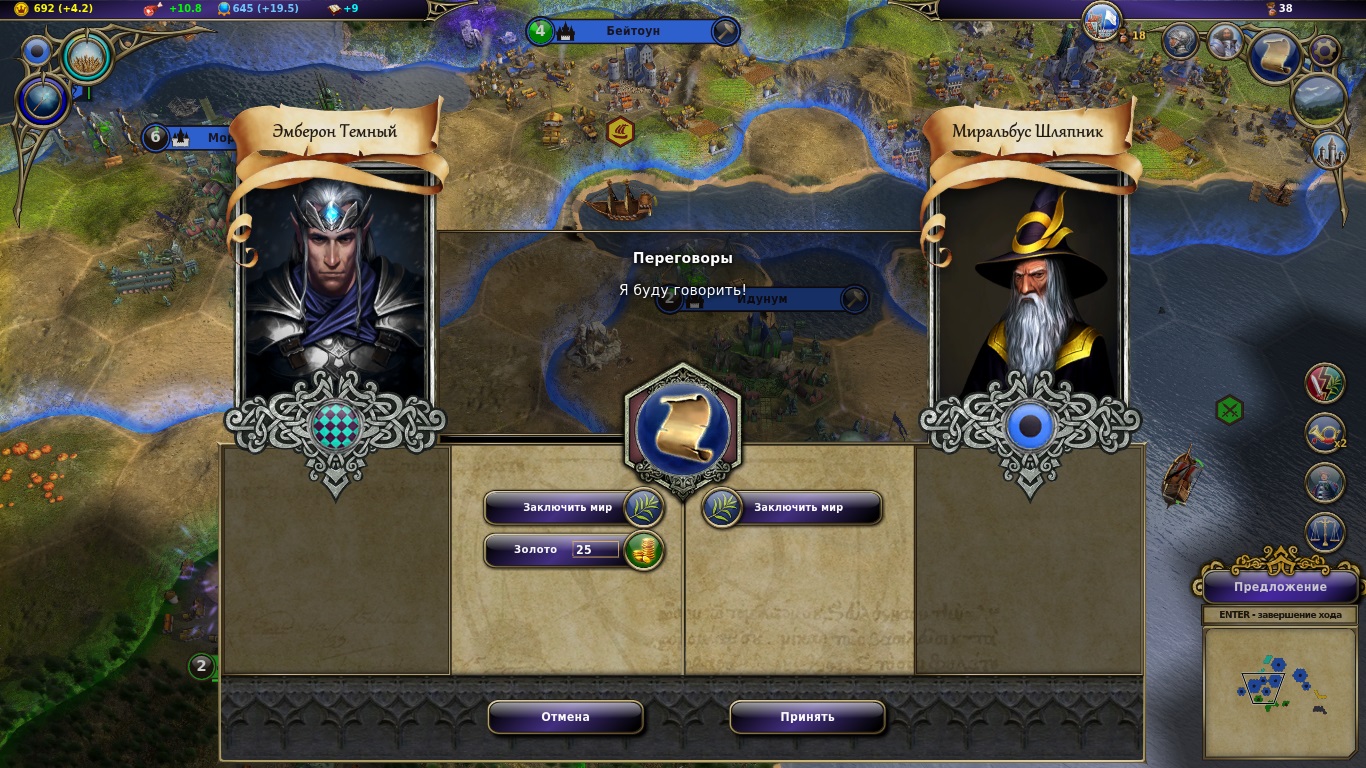This screenshot has width=1366, height=768.
Task: Click the Предложение button
Action: point(1279,587)
